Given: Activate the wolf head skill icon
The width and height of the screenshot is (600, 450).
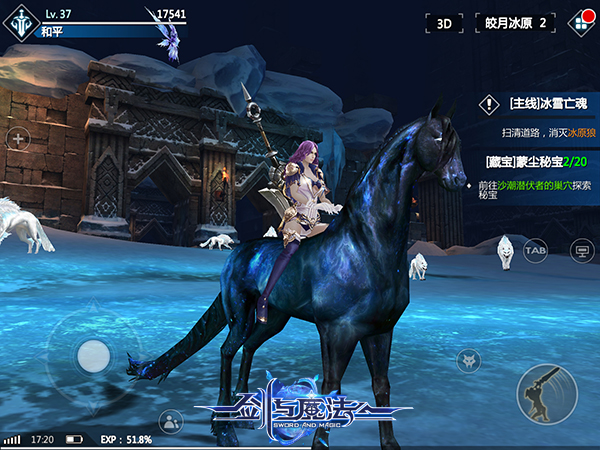Looking at the screenshot, I should pos(468,361).
